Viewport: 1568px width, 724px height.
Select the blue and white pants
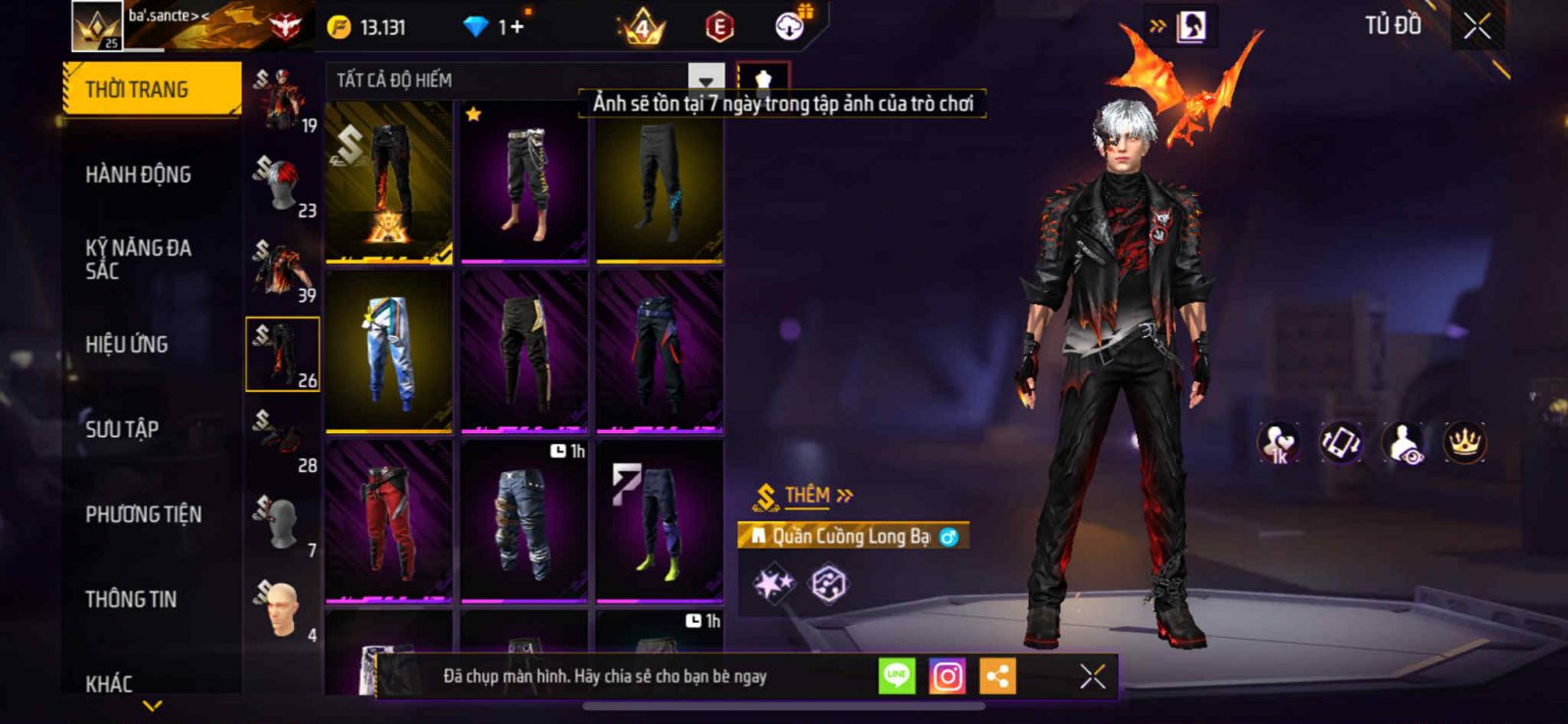(x=389, y=351)
